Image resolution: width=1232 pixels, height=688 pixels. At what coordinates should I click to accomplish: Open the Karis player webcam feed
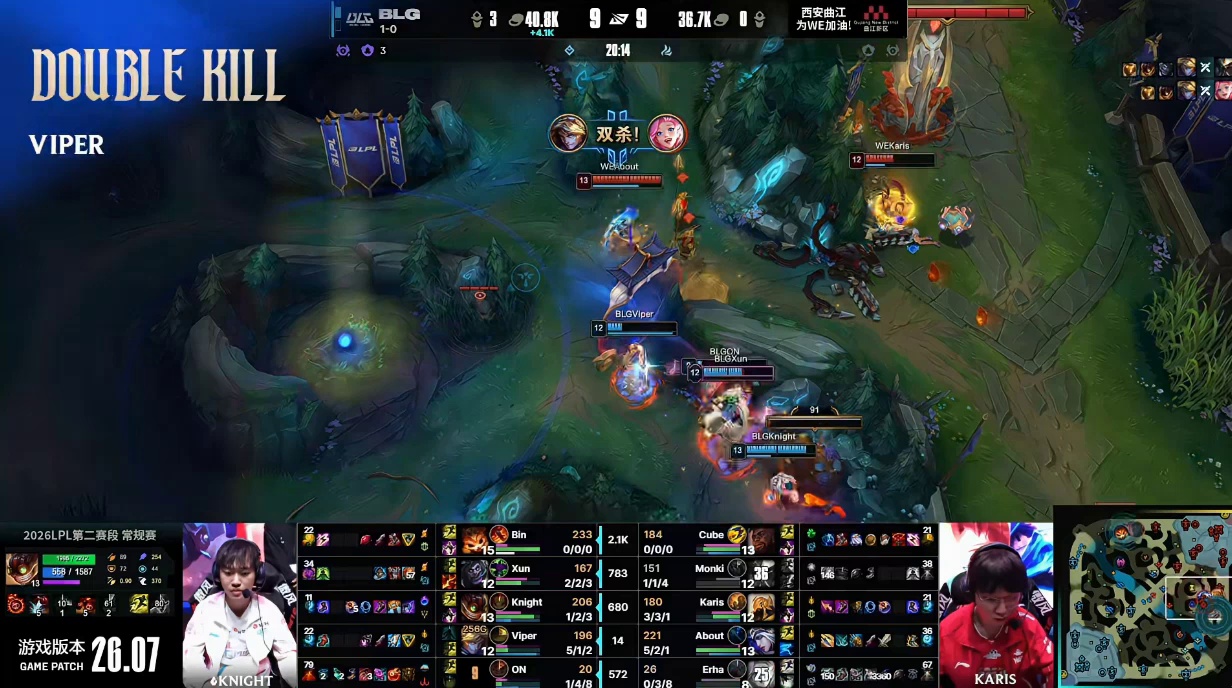pos(995,603)
